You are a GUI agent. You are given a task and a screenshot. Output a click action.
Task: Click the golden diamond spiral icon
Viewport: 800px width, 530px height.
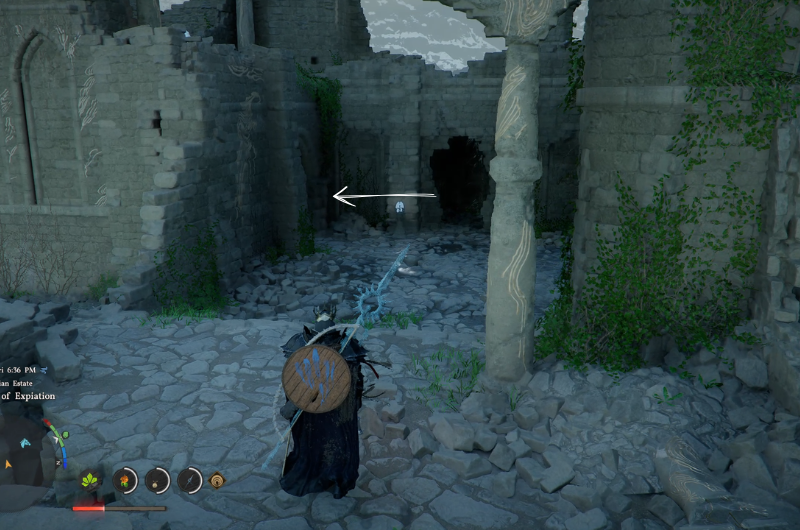215,482
